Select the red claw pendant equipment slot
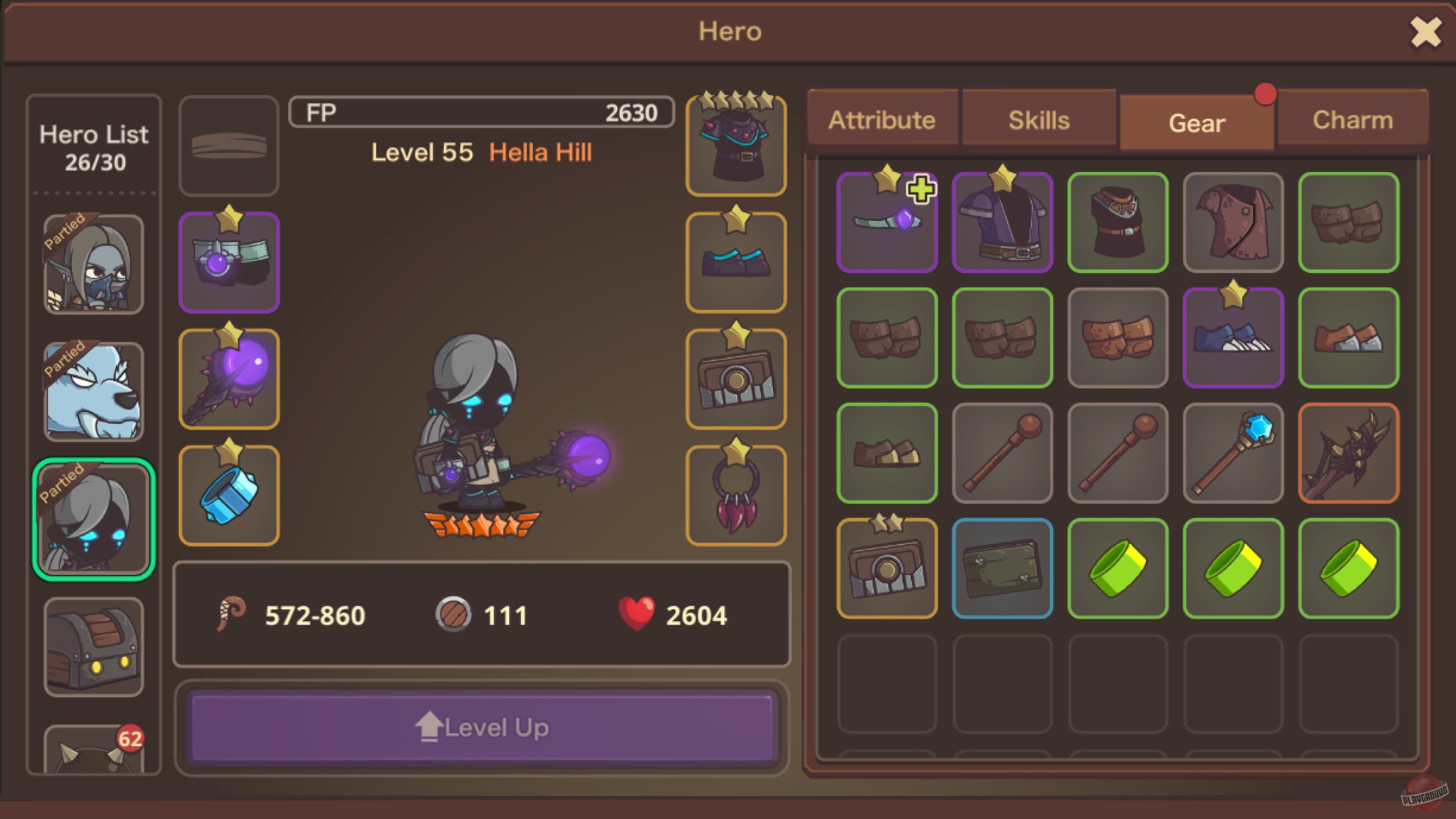Screen dimensions: 1456x819 pyautogui.click(x=735, y=493)
